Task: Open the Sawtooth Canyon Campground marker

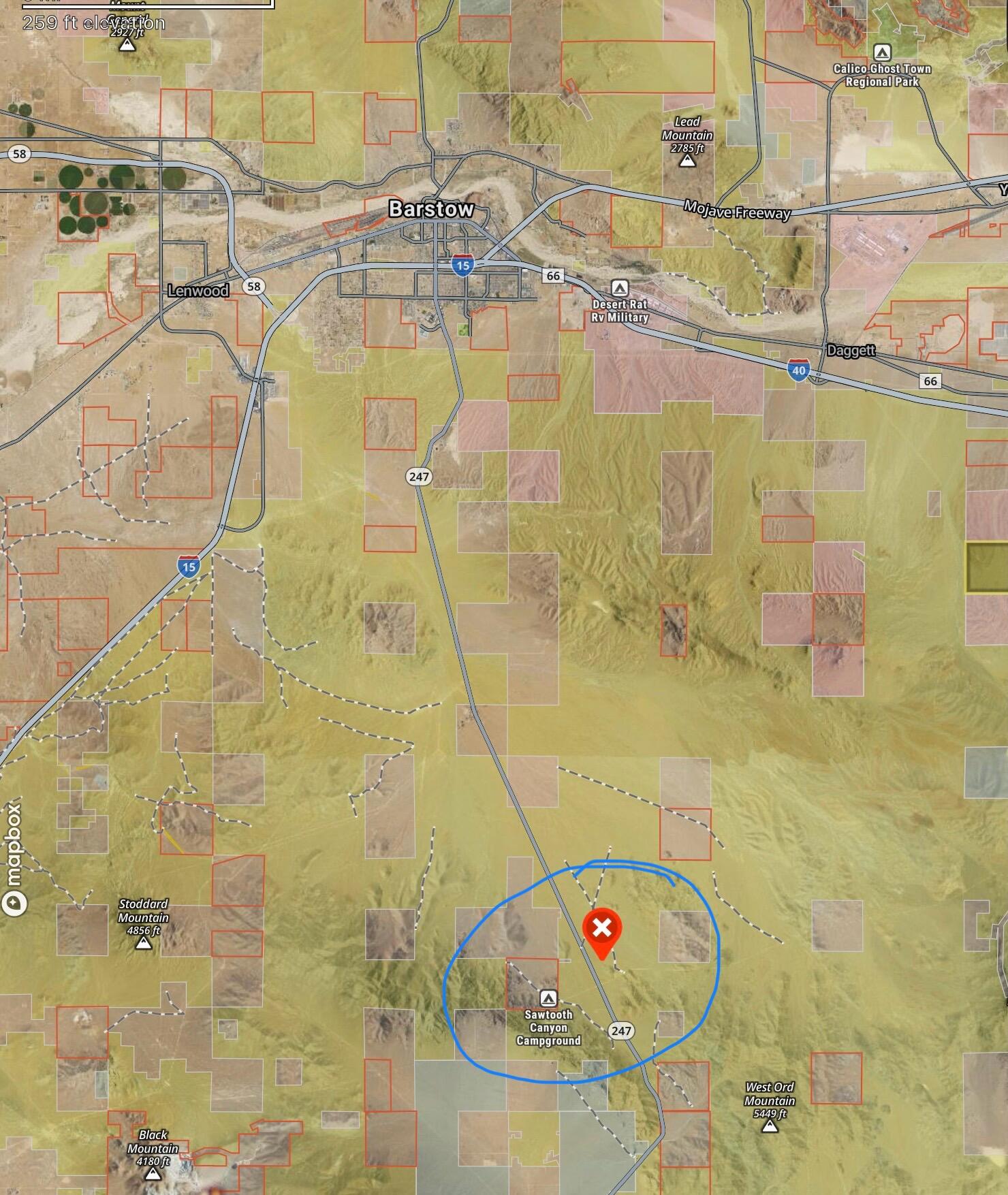Action: [x=548, y=999]
